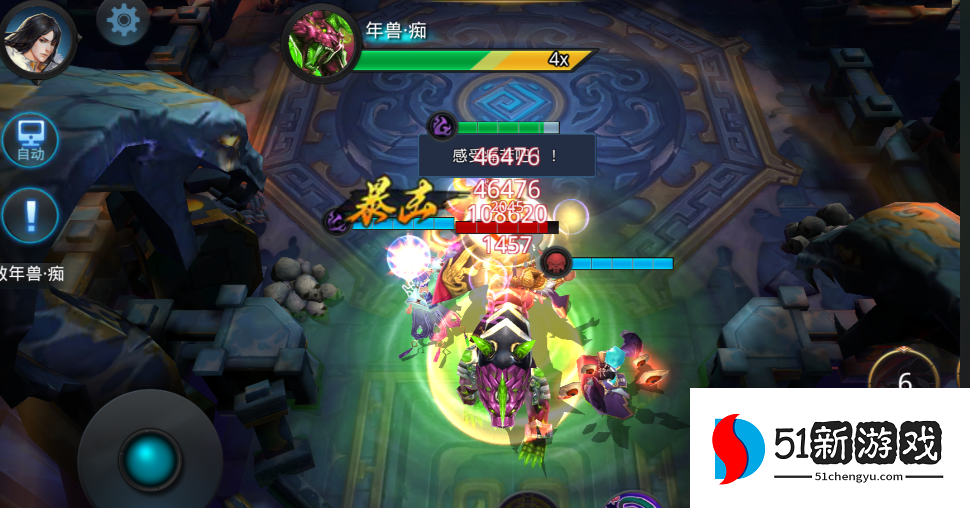Open the gear settings menu

(123, 19)
